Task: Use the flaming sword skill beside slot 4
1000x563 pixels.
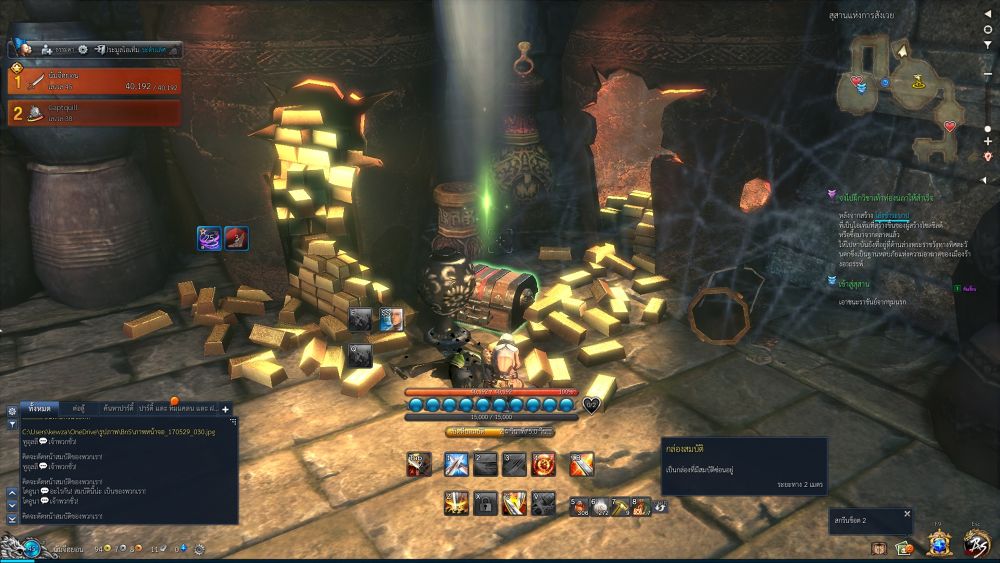Action: [x=582, y=464]
